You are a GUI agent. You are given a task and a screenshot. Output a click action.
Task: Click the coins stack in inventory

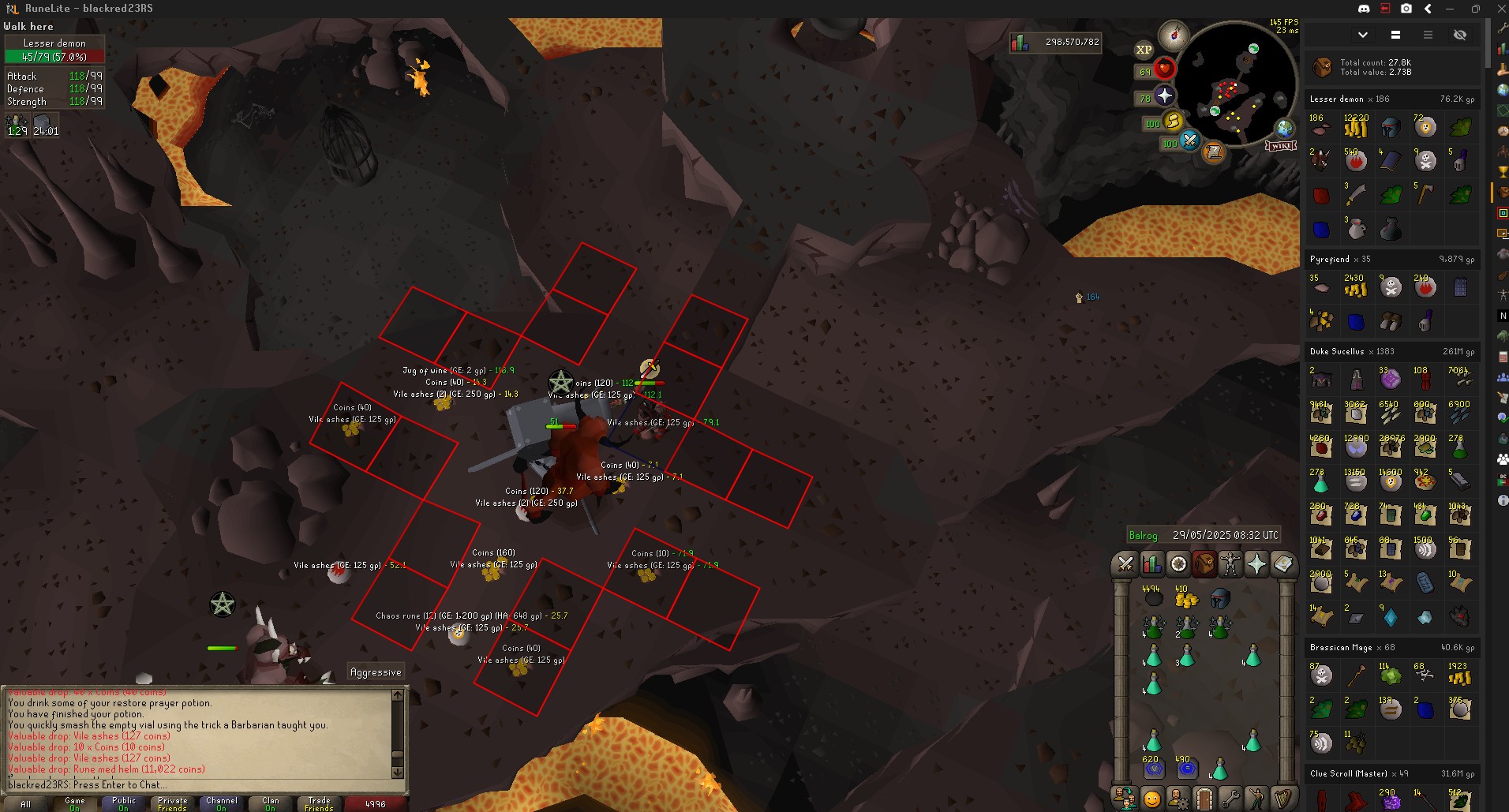coord(1186,599)
